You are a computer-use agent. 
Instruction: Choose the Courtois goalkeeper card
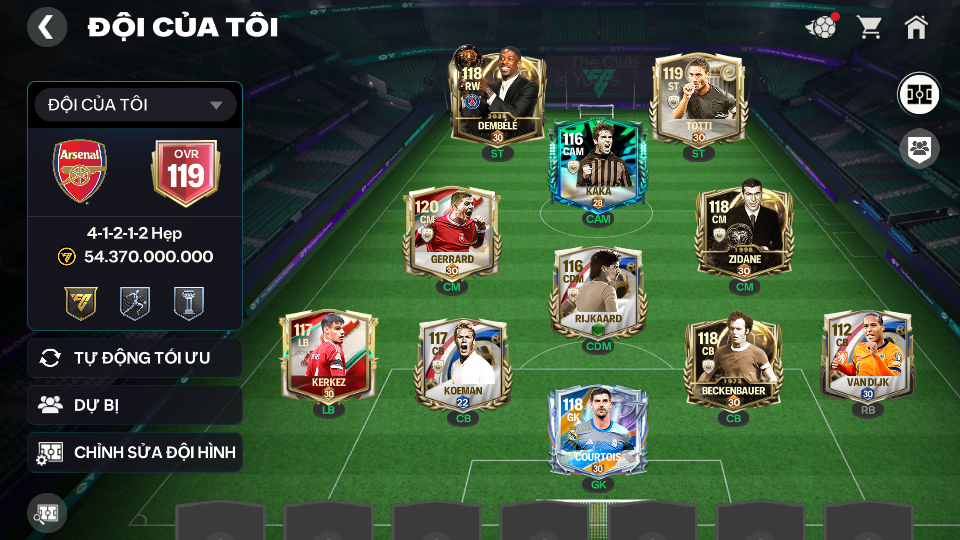597,430
